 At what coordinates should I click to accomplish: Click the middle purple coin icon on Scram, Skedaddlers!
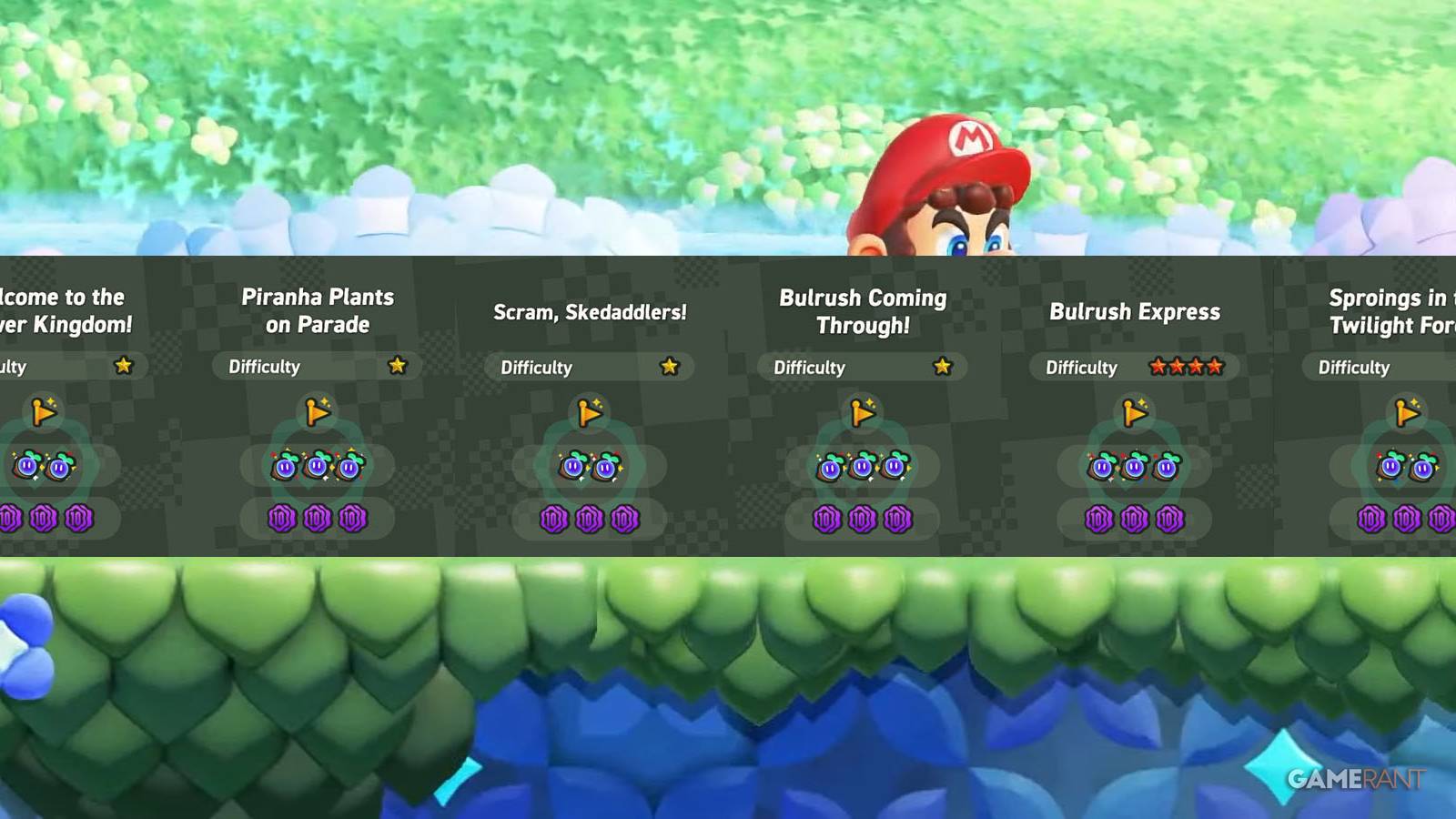click(x=589, y=519)
